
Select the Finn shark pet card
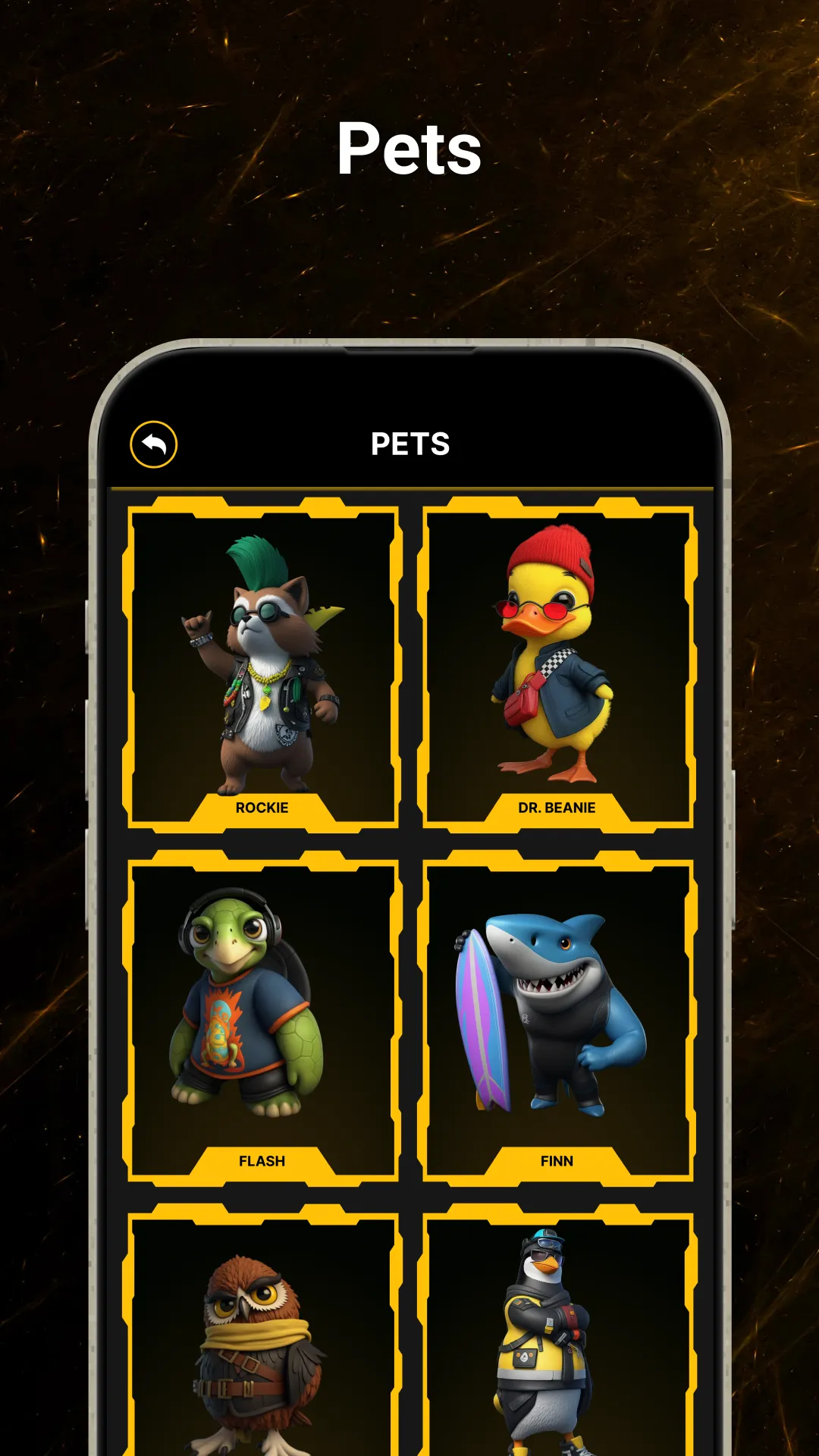[557, 1018]
